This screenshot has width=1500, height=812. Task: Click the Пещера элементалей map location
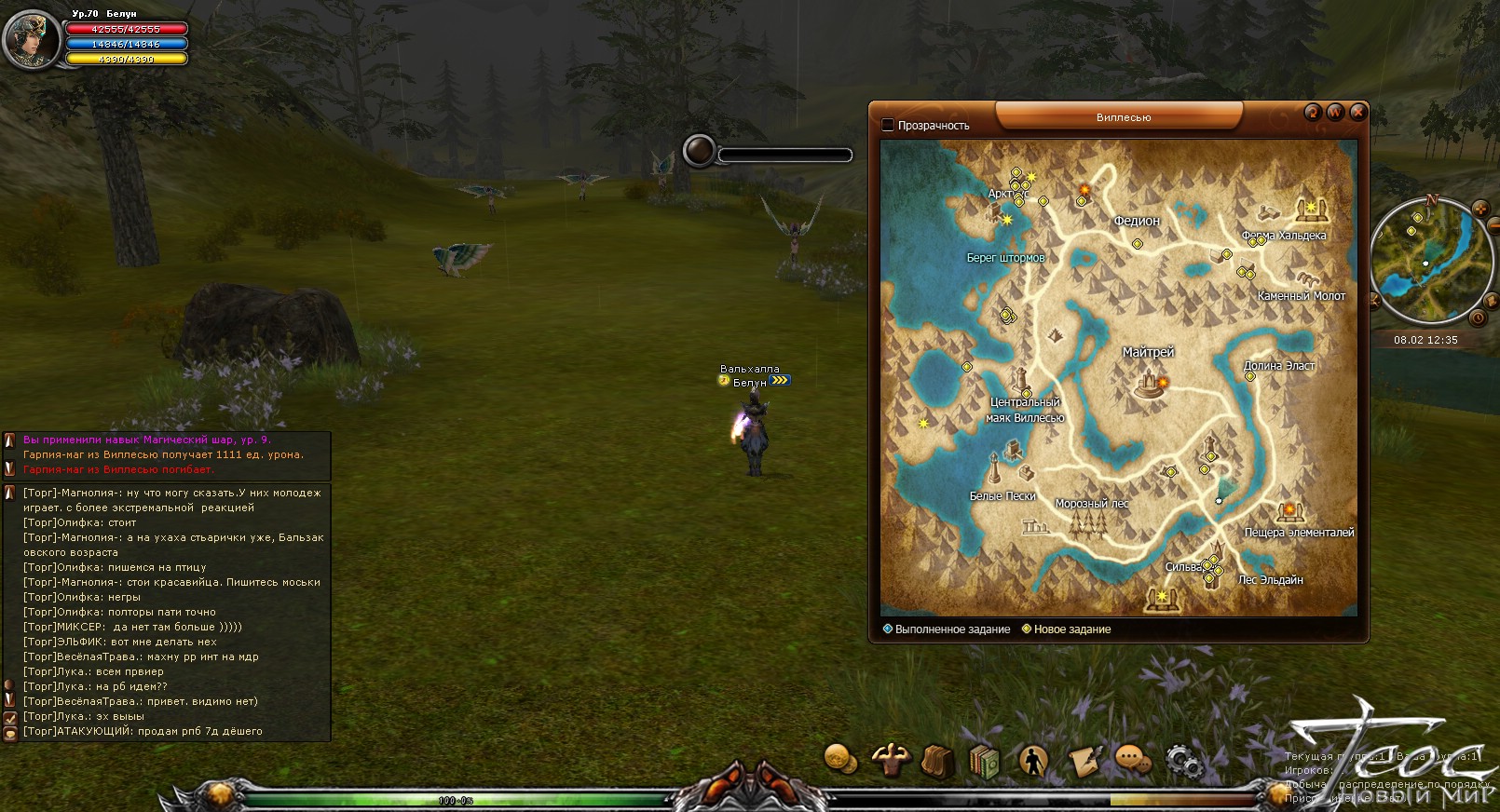click(x=1290, y=511)
